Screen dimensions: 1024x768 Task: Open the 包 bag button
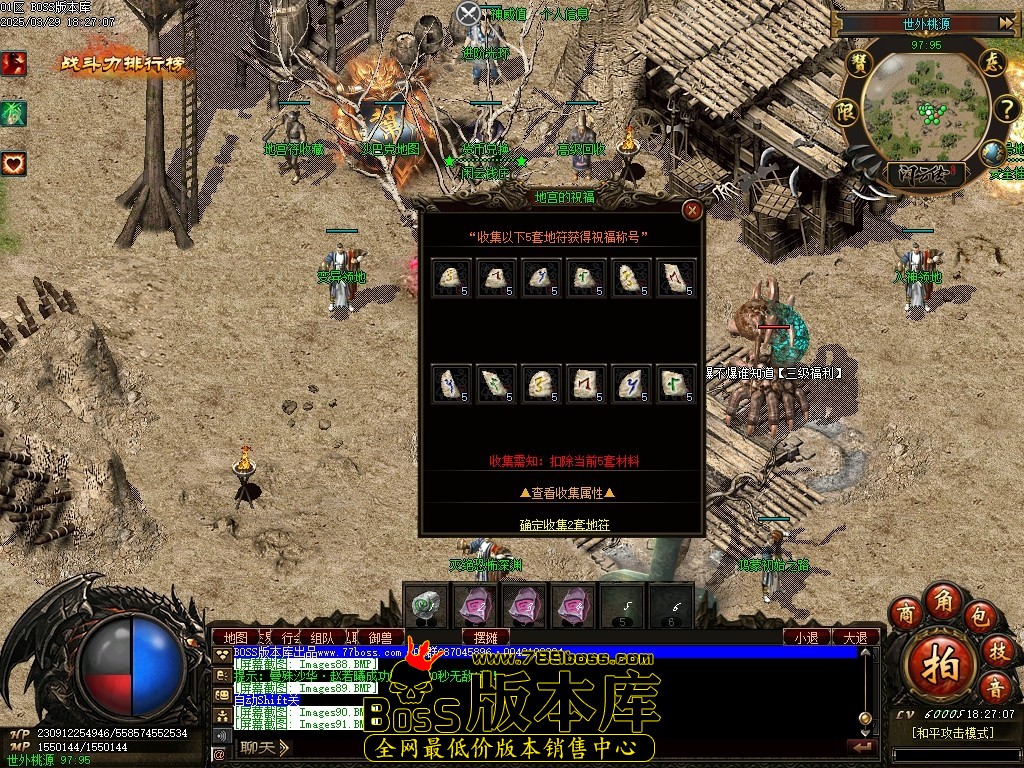(979, 611)
